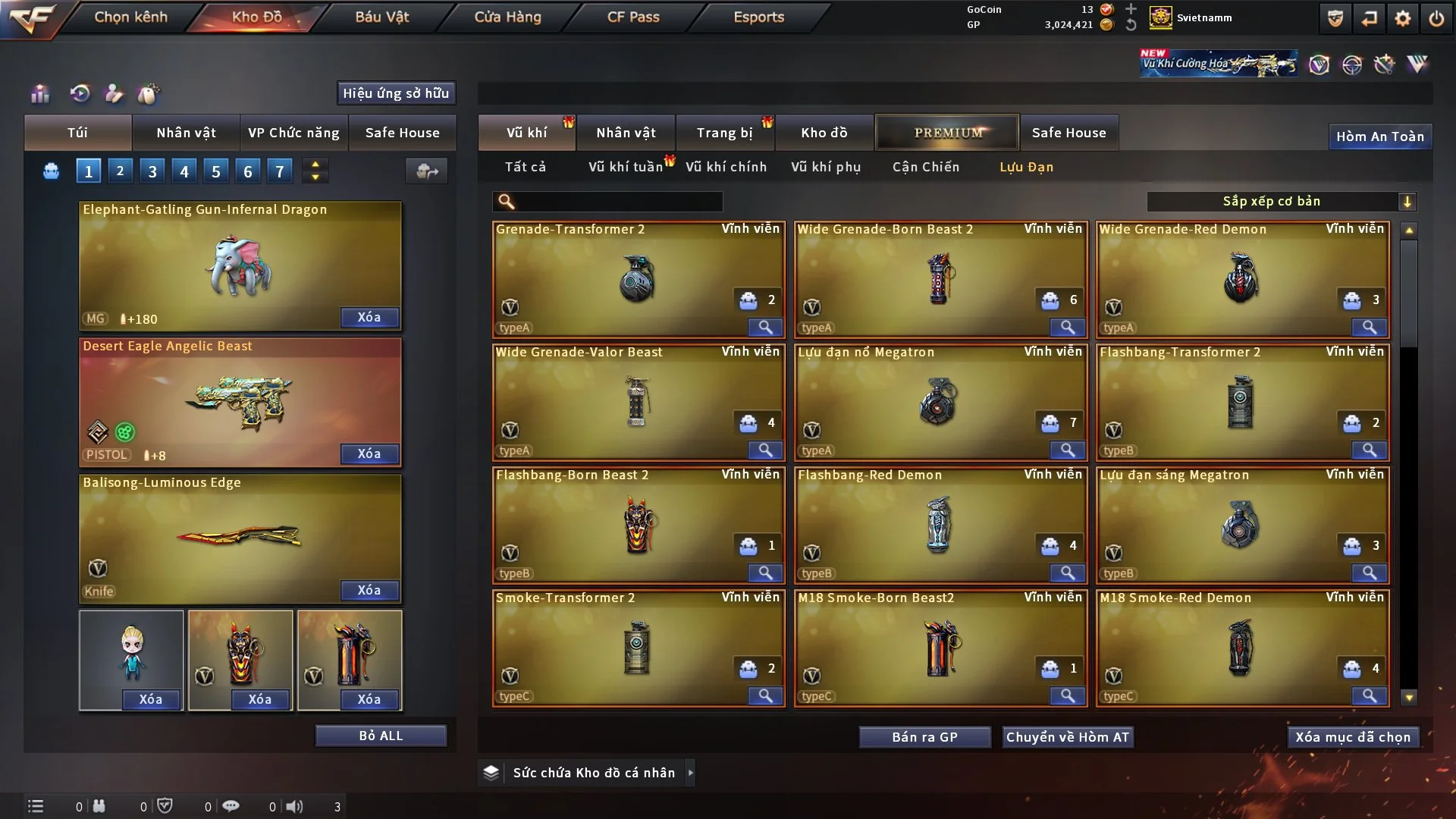Show the Cận Chiến melee category

(925, 167)
